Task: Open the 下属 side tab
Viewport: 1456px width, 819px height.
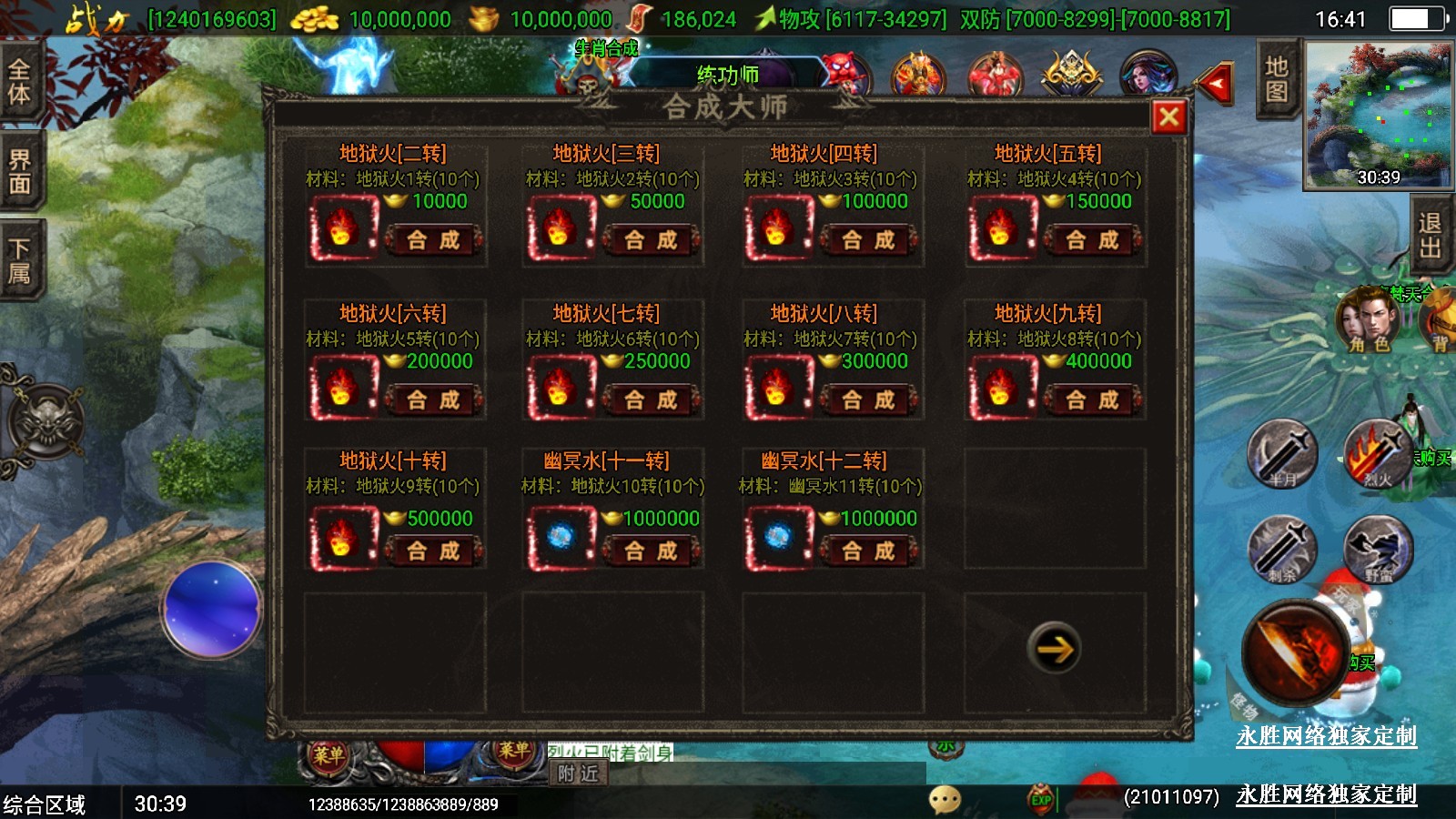Action: [19, 261]
